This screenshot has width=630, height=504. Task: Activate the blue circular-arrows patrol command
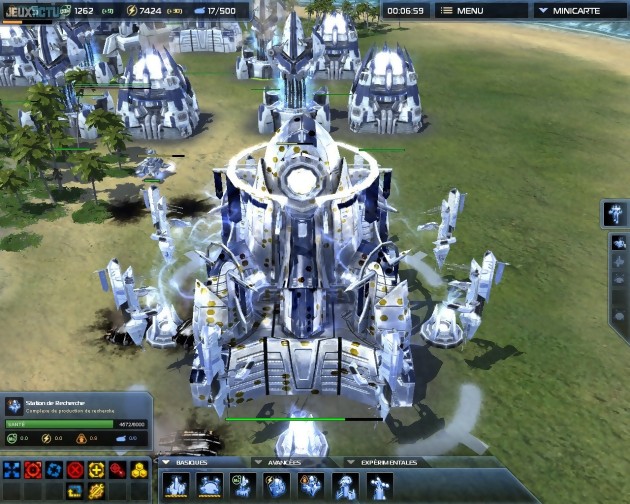[x=54, y=470]
